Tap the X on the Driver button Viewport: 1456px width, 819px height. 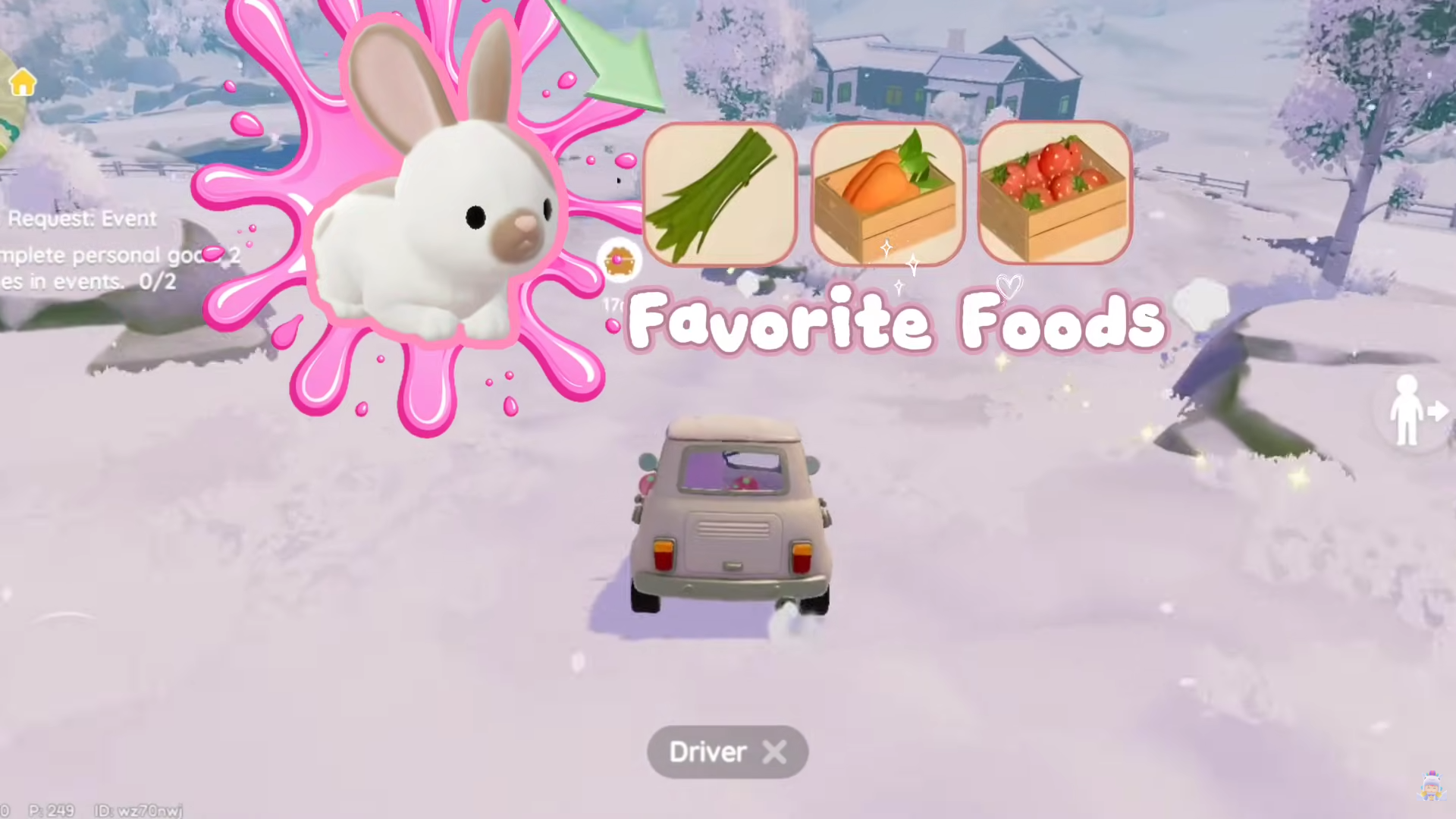click(x=775, y=752)
